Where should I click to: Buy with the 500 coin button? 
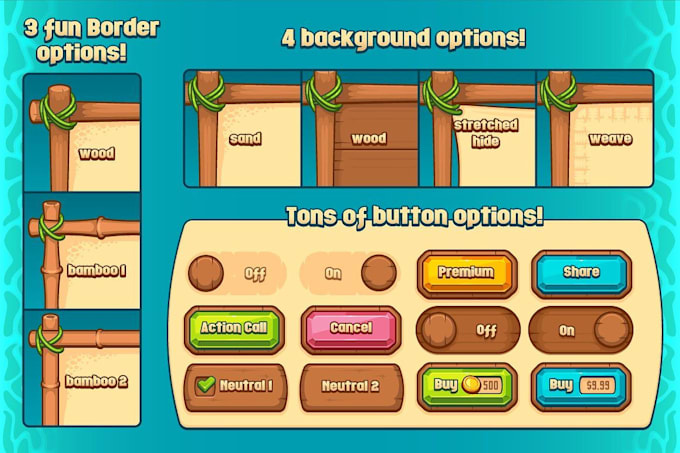point(466,385)
